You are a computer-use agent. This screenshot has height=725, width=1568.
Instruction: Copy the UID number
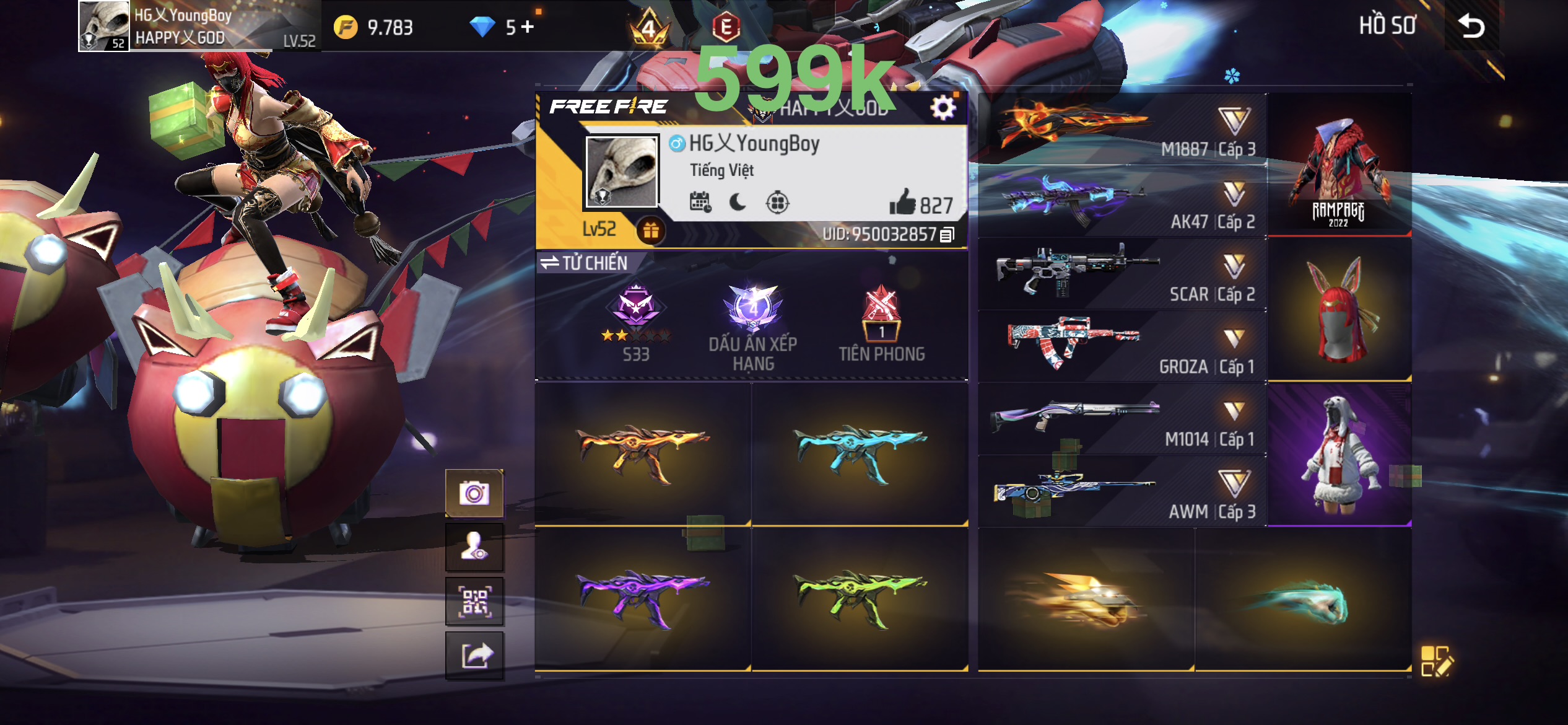click(x=947, y=235)
